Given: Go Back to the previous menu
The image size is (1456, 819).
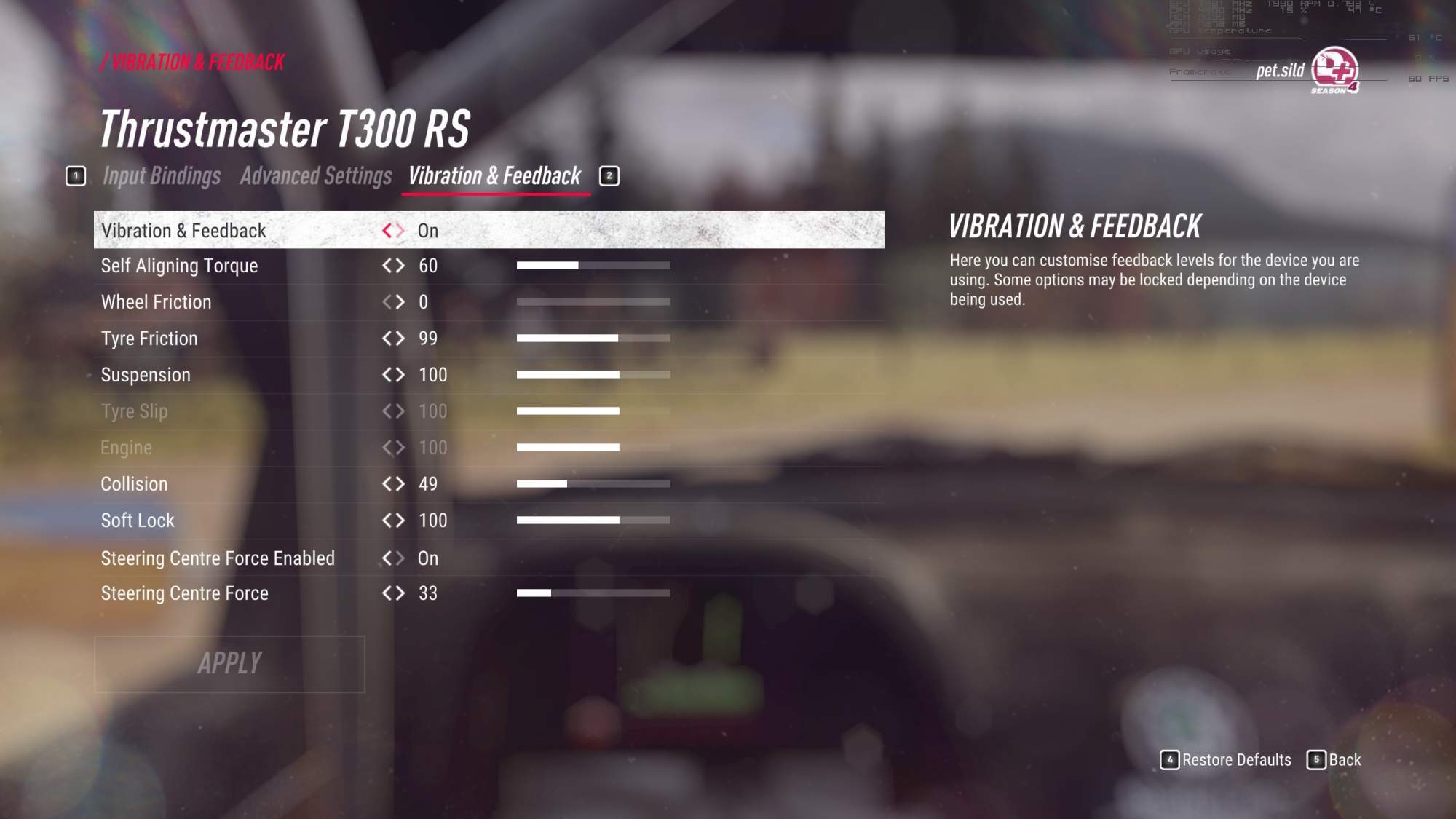Looking at the screenshot, I should [x=1334, y=760].
